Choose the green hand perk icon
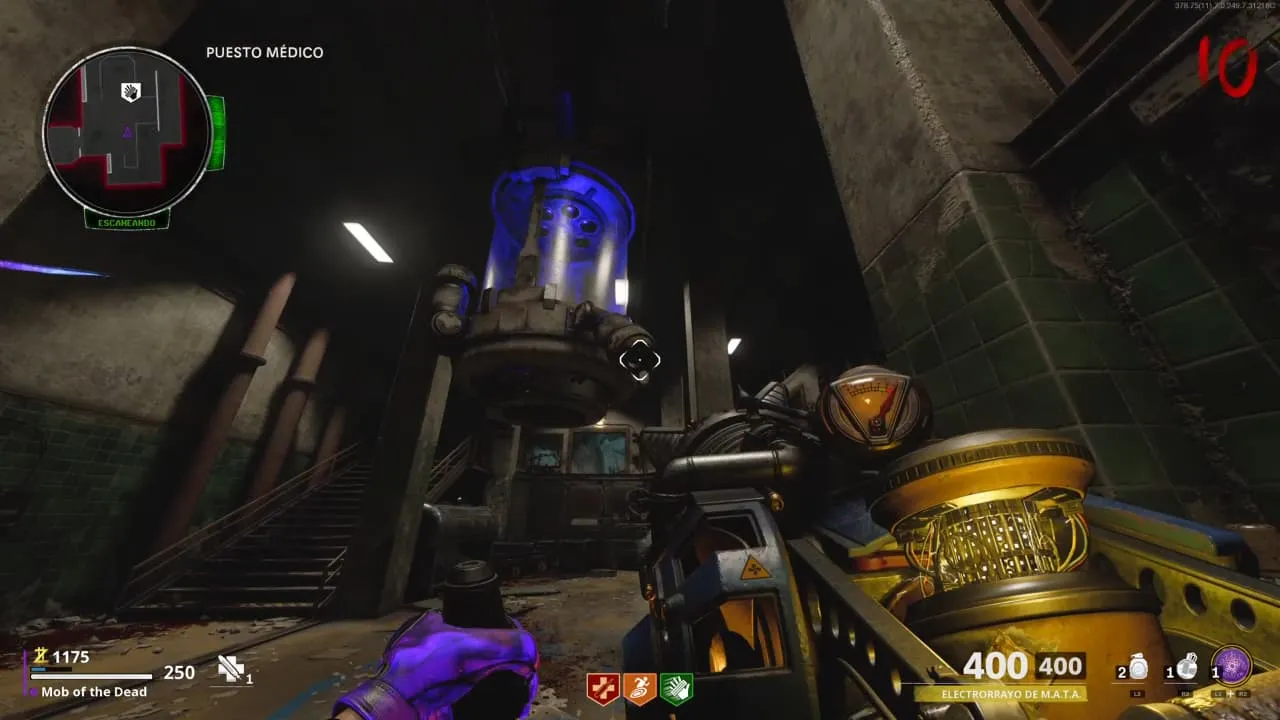Viewport: 1280px width, 720px height. pyautogui.click(x=676, y=689)
